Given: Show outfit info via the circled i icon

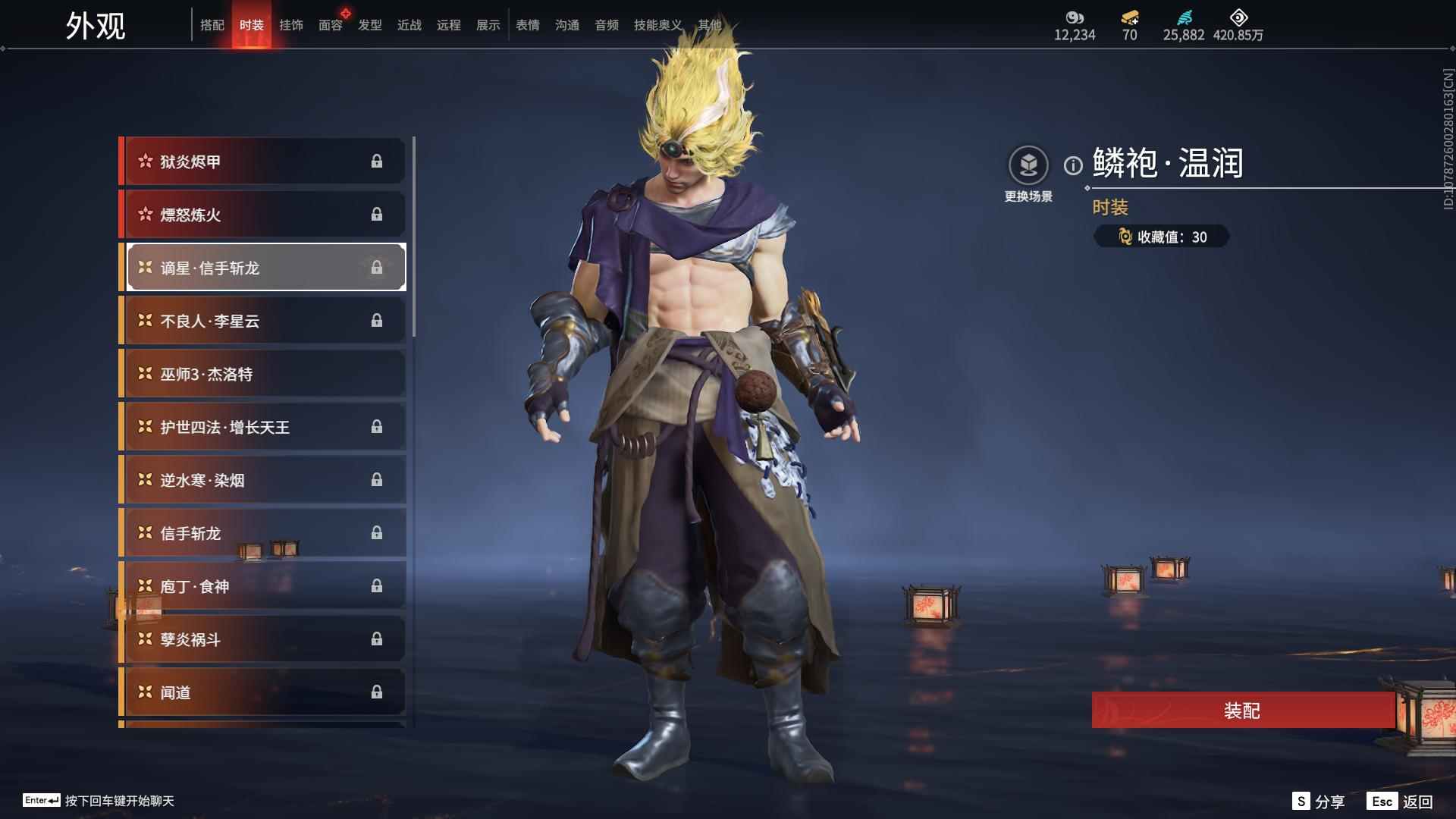Looking at the screenshot, I should (1073, 165).
